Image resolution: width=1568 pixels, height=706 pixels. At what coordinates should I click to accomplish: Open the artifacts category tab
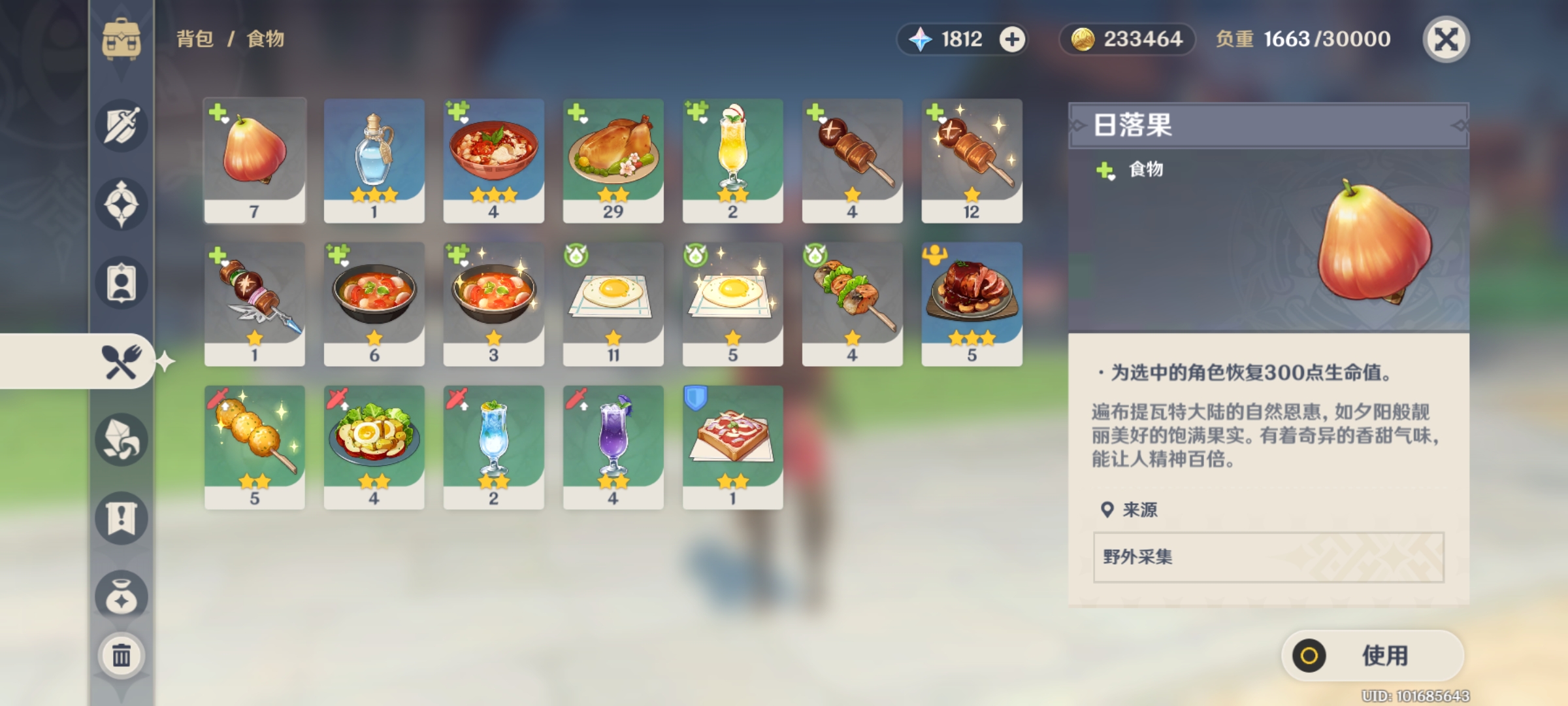point(122,204)
